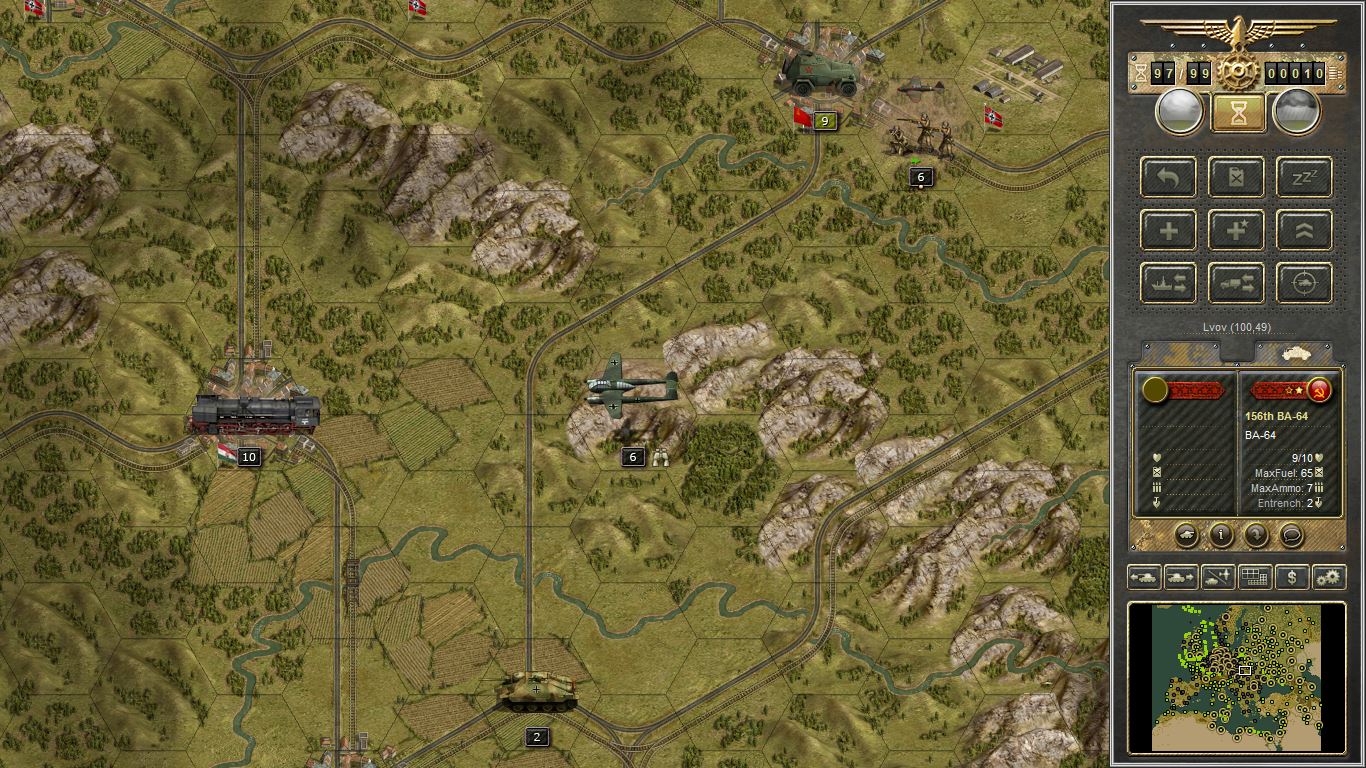
Task: Click the previous unit arrow button
Action: click(x=1143, y=577)
